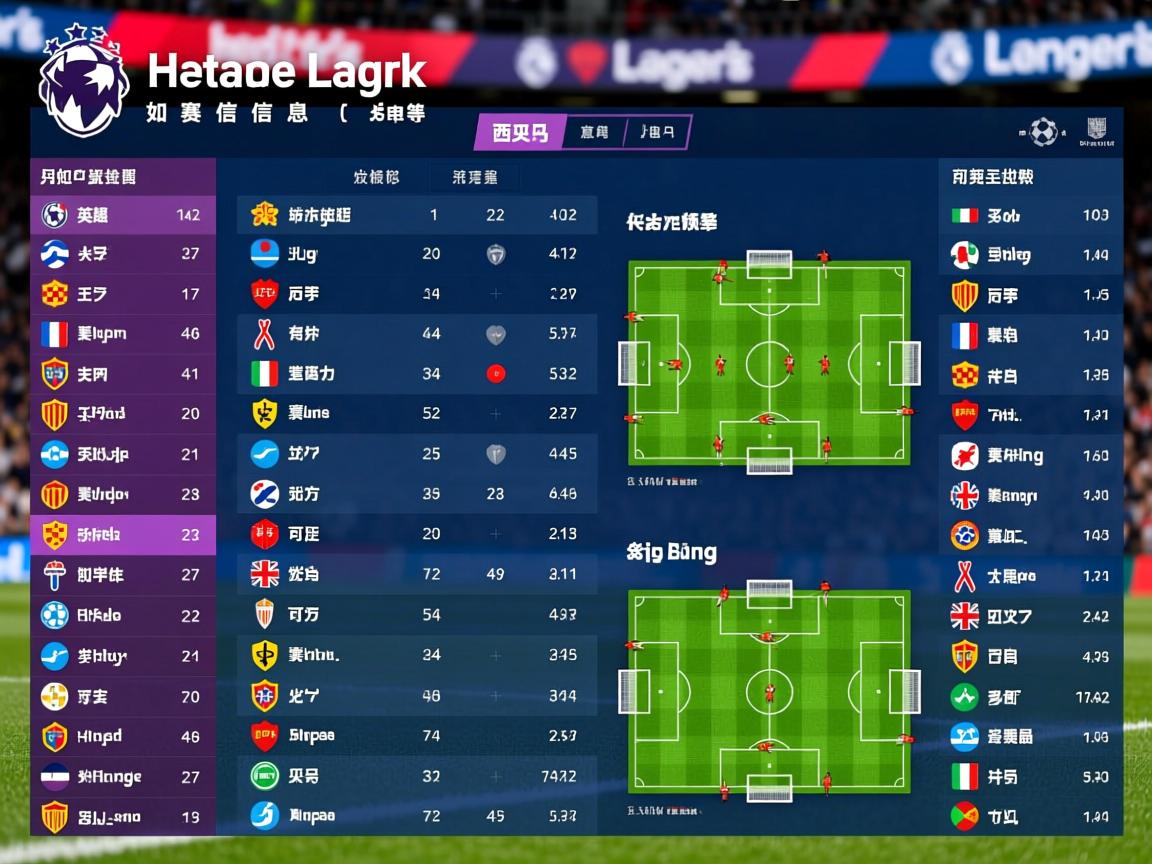Open the small crest icon beside the soccer ball

1096,131
